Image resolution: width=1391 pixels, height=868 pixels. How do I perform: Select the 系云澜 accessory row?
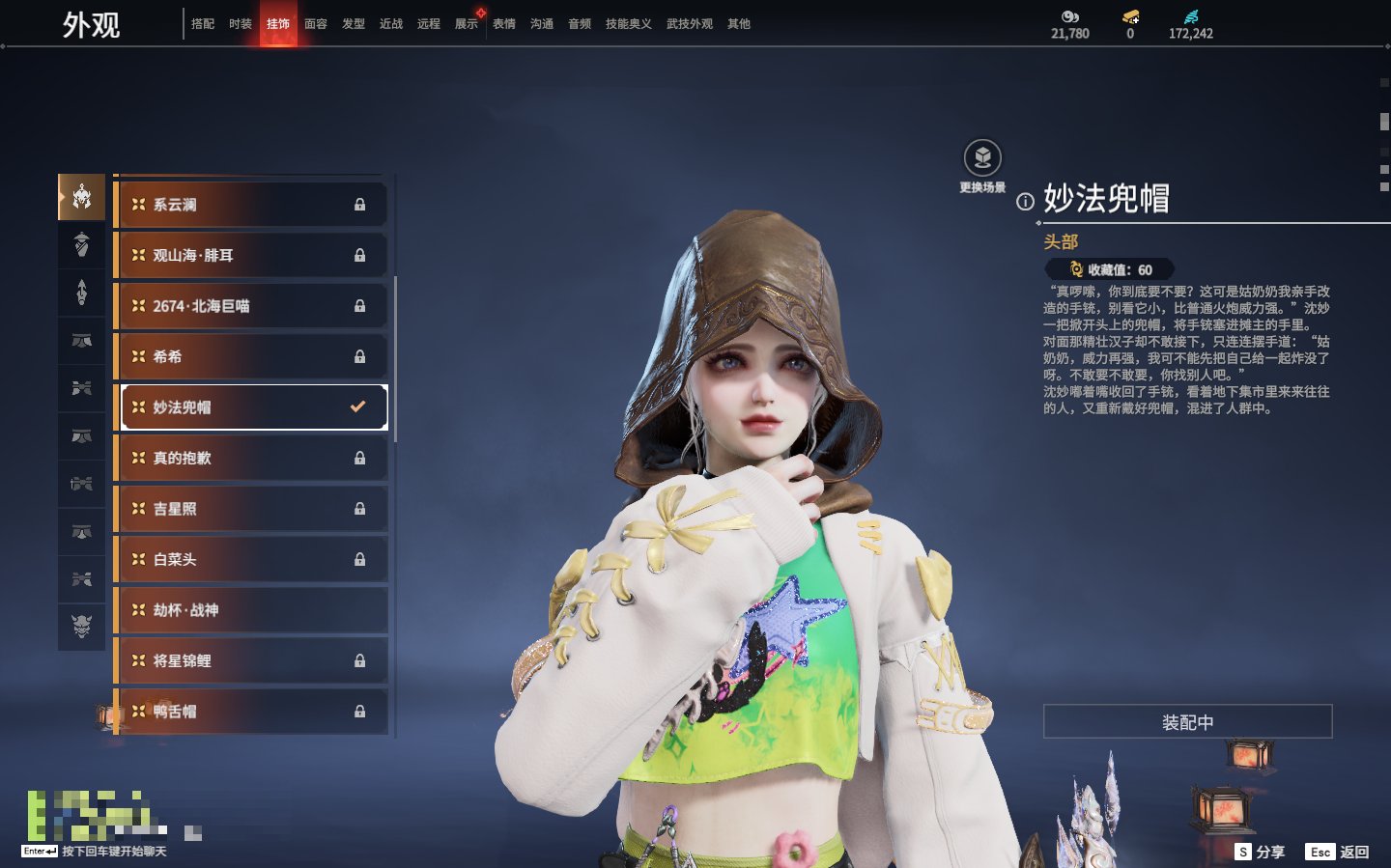point(251,205)
